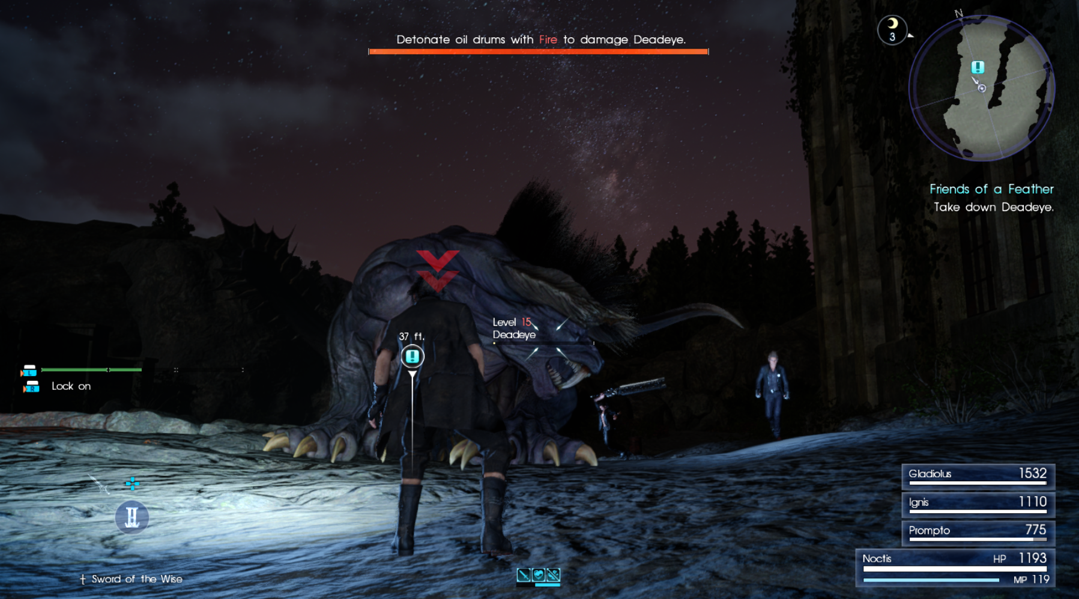Select the heart status icon
The width and height of the screenshot is (1079, 599).
[x=539, y=575]
